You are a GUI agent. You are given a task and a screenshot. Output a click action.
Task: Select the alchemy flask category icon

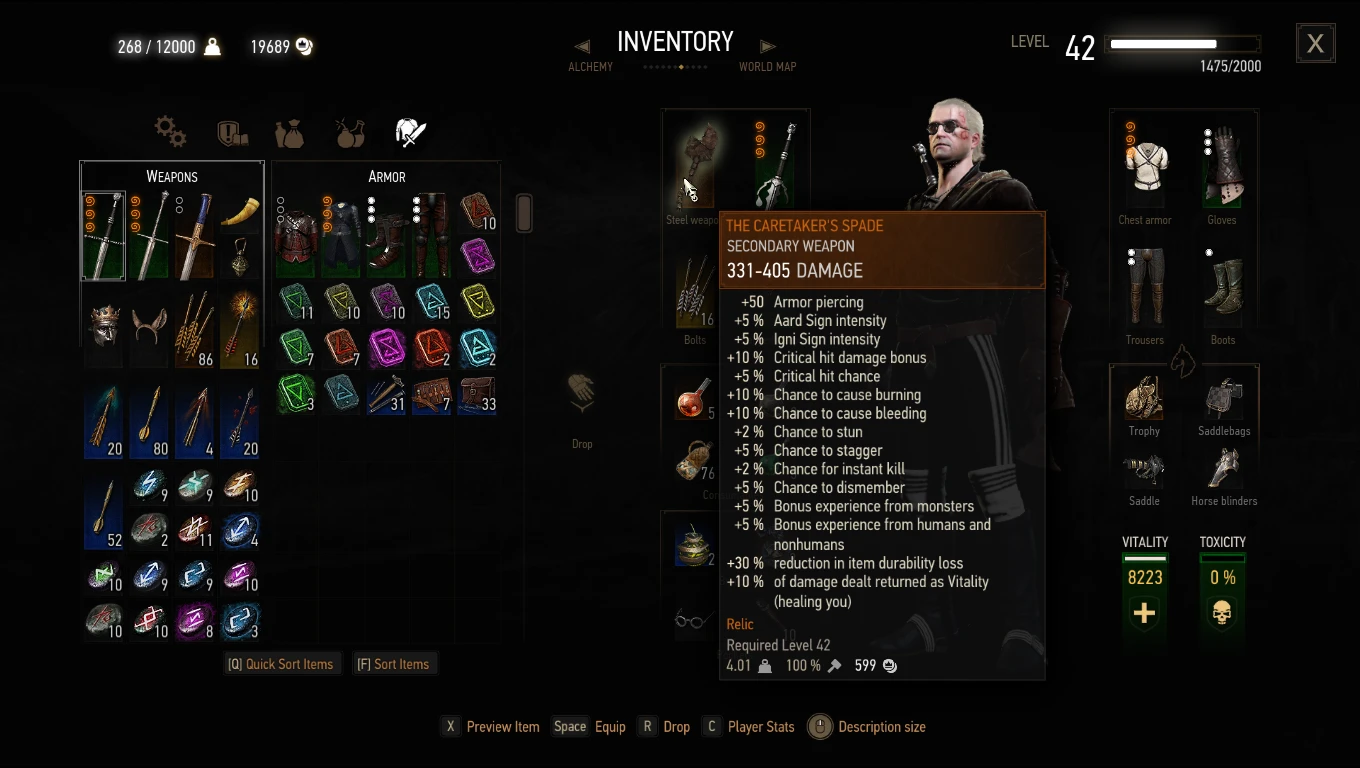click(349, 131)
